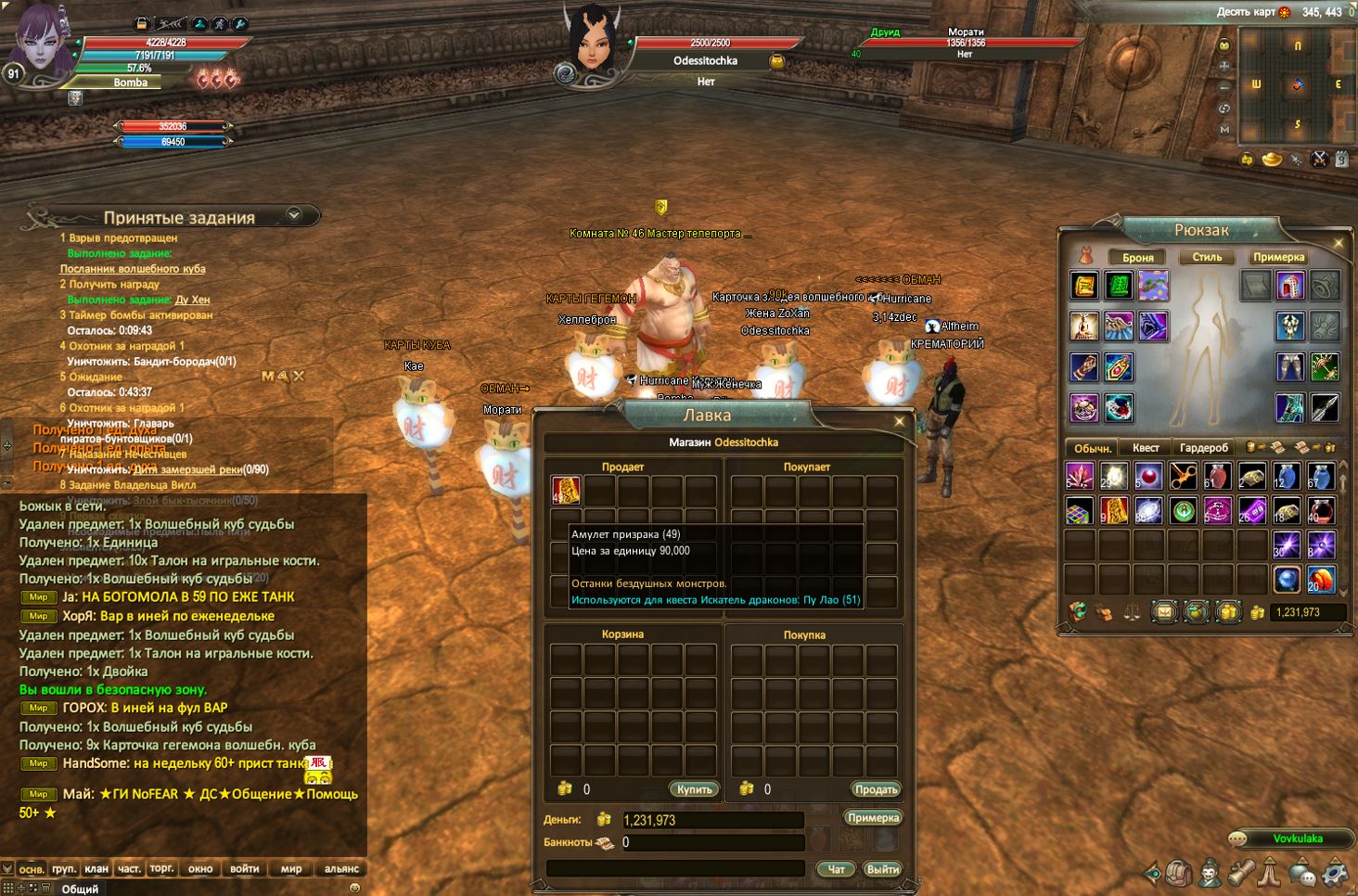1358x896 pixels.
Task: Switch to the Стиль equipment tab
Action: coord(1207,257)
